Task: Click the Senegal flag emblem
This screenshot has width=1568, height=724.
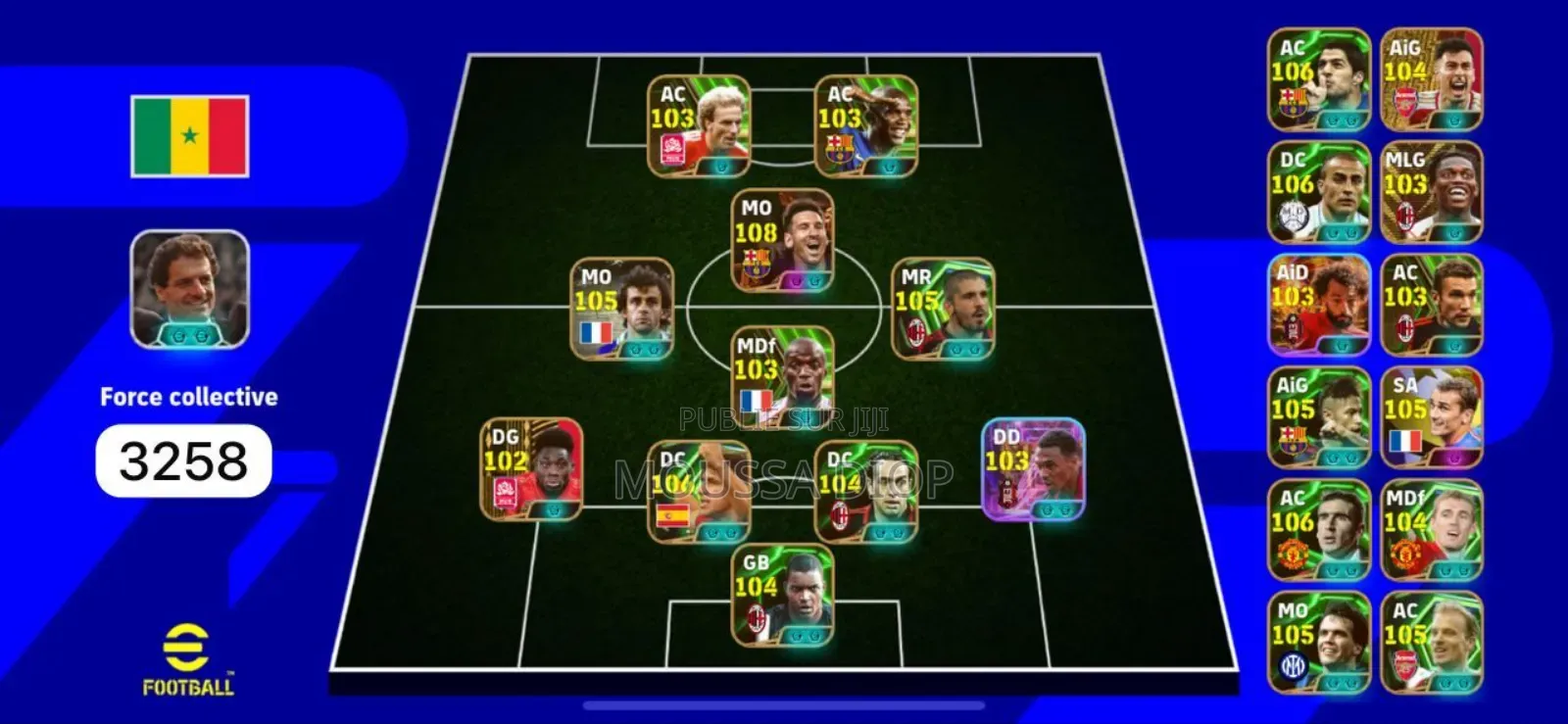Action: click(189, 136)
